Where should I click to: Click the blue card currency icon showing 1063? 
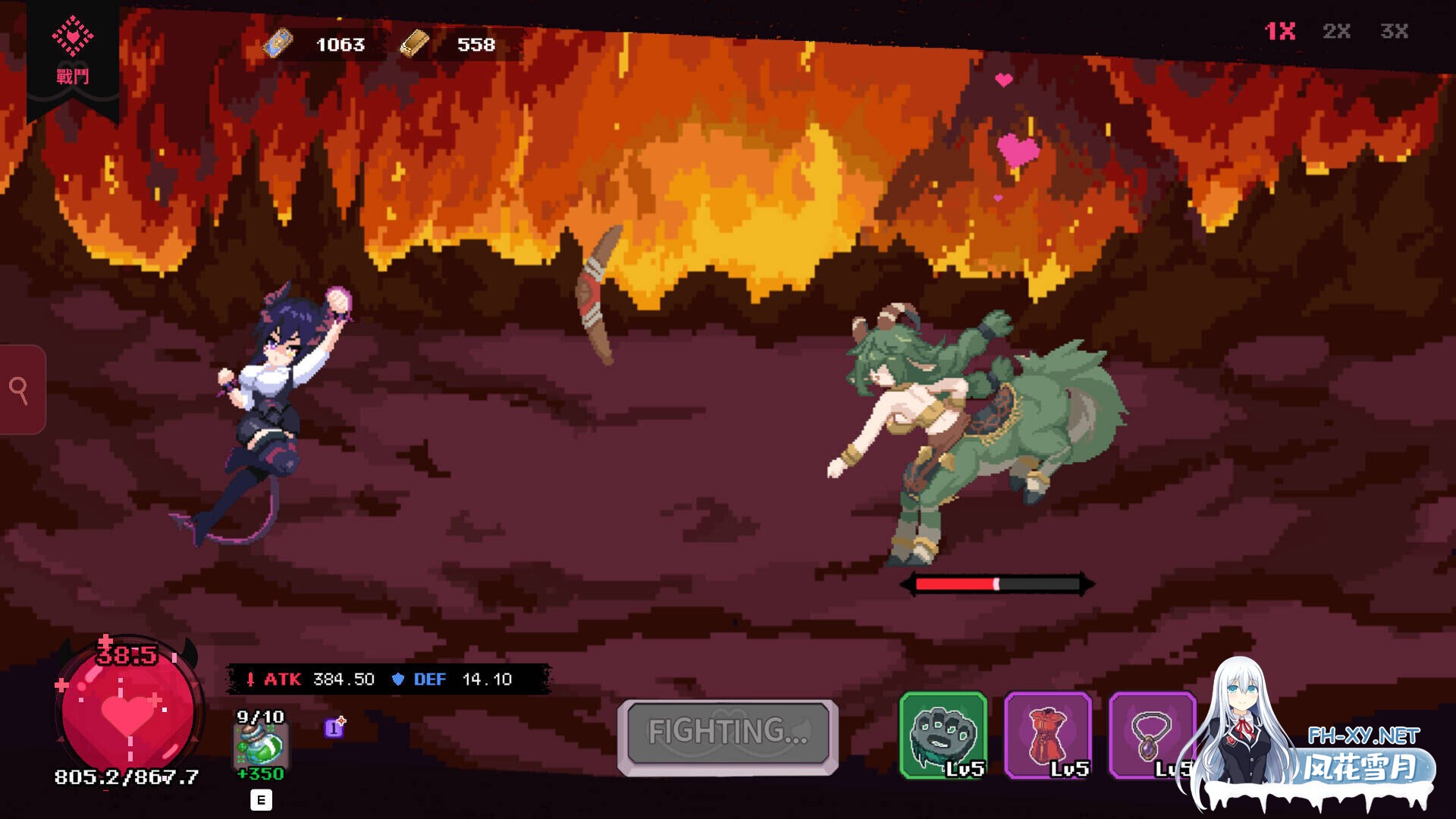(279, 44)
